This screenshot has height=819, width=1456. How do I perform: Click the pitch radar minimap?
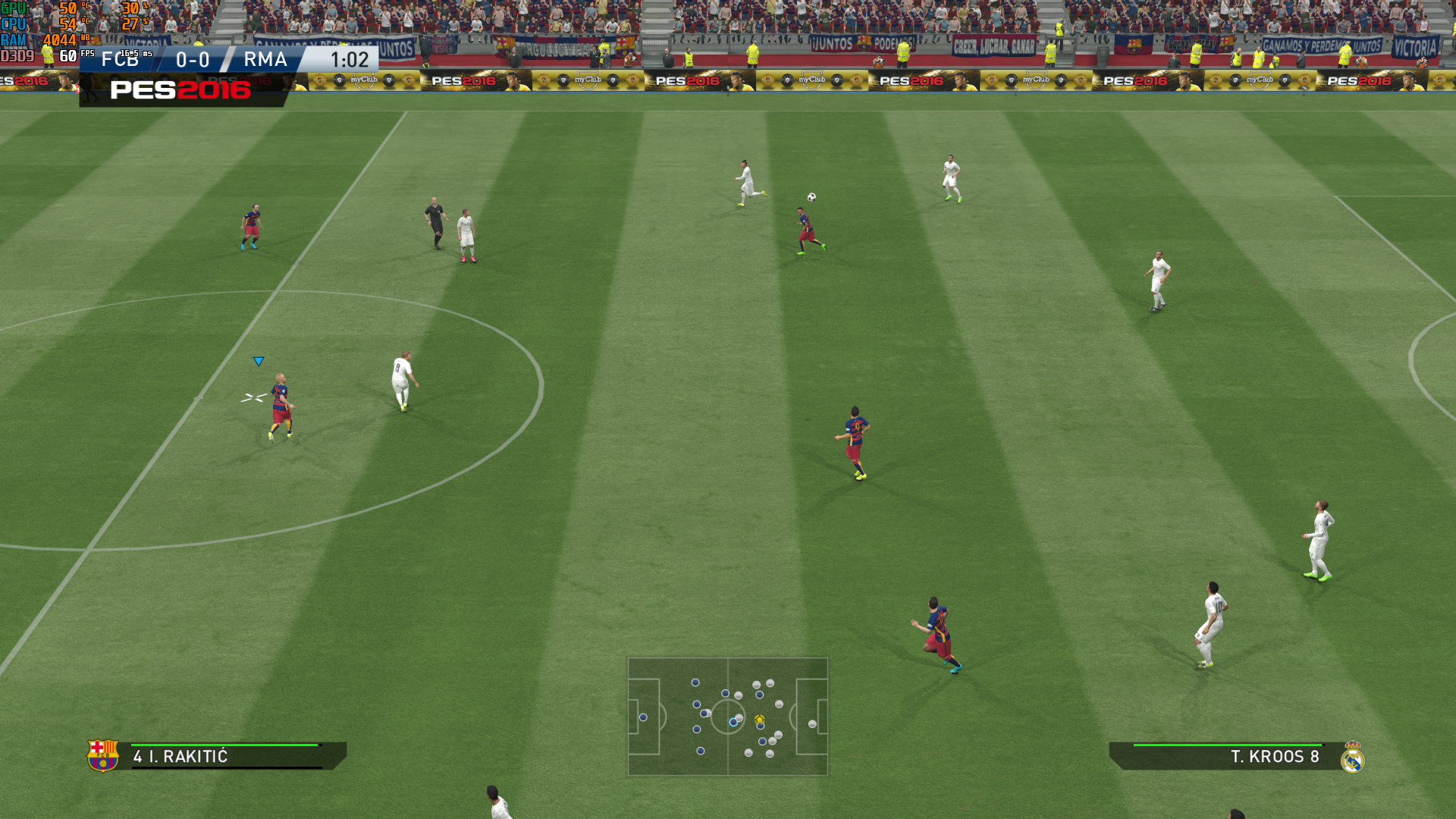(727, 716)
